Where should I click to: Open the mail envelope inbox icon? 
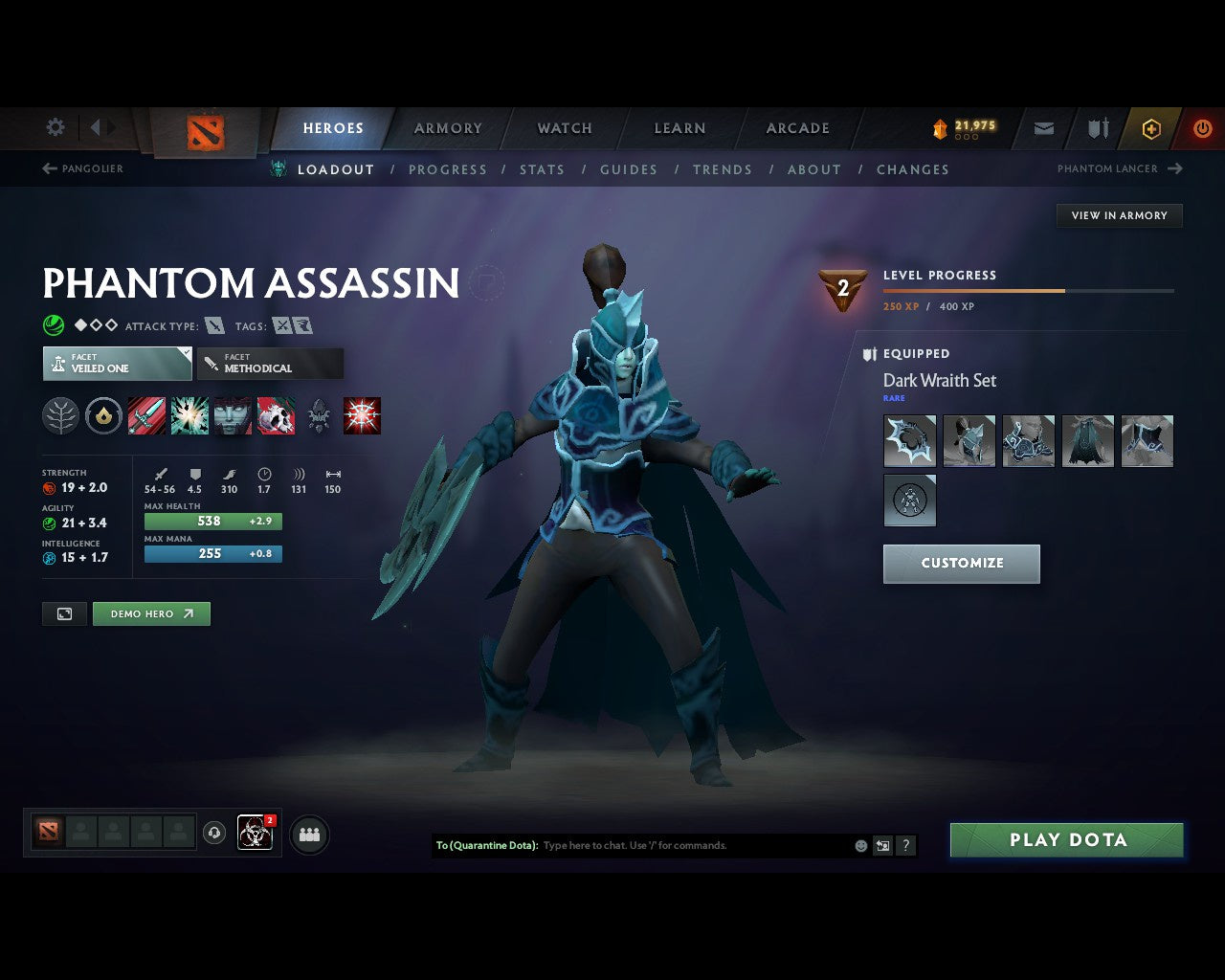pos(1043,128)
